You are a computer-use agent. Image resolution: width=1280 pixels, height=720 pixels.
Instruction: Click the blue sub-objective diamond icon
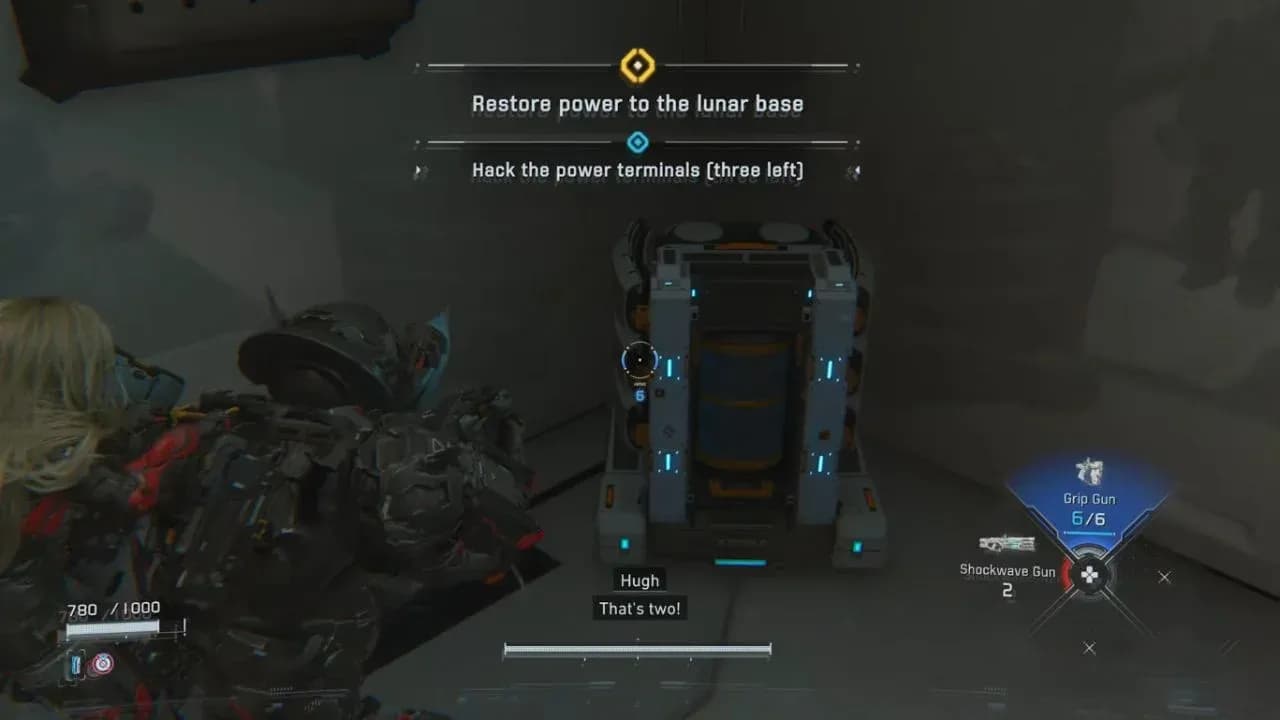(639, 141)
